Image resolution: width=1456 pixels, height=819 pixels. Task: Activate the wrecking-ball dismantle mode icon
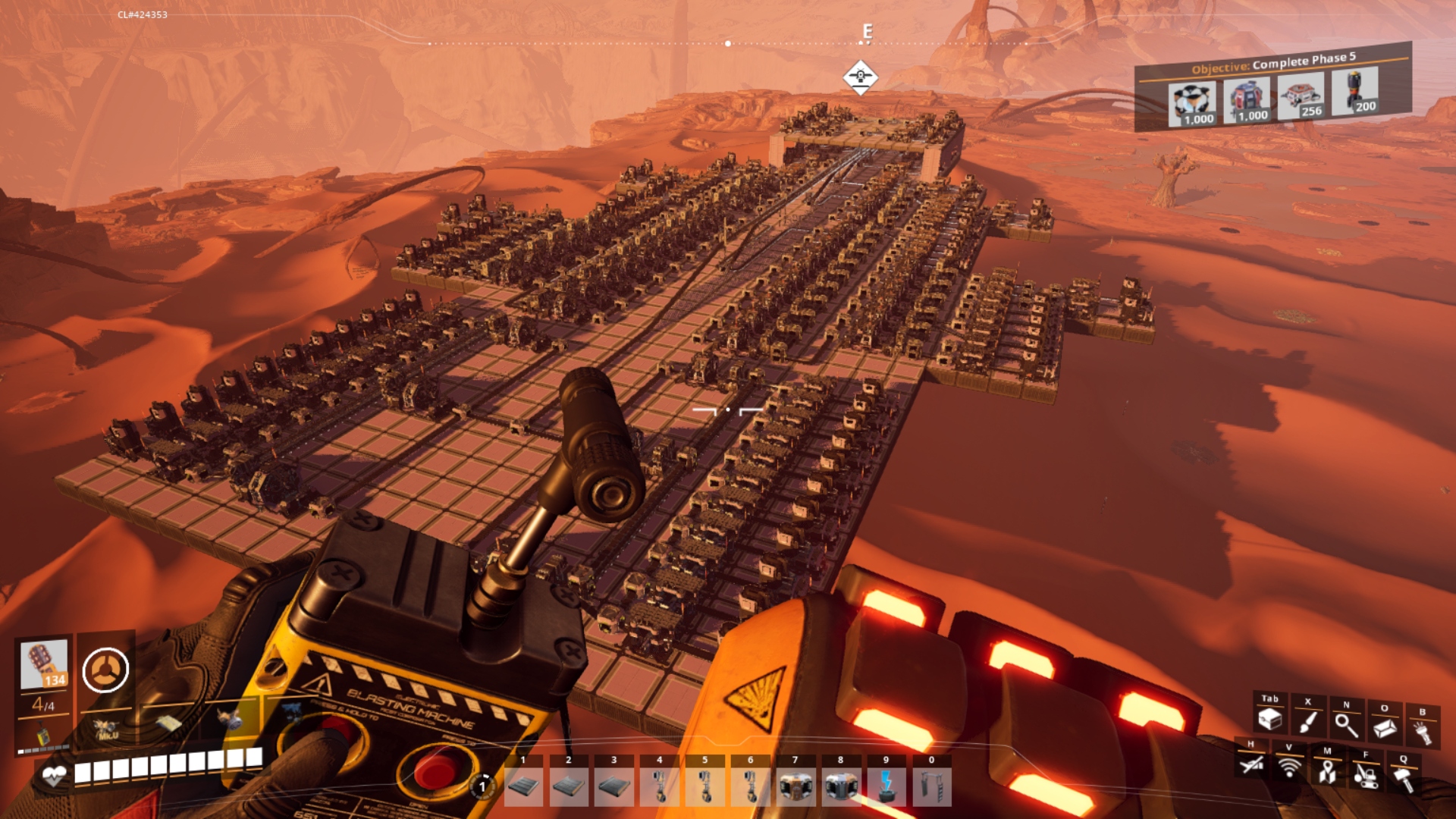1365,775
